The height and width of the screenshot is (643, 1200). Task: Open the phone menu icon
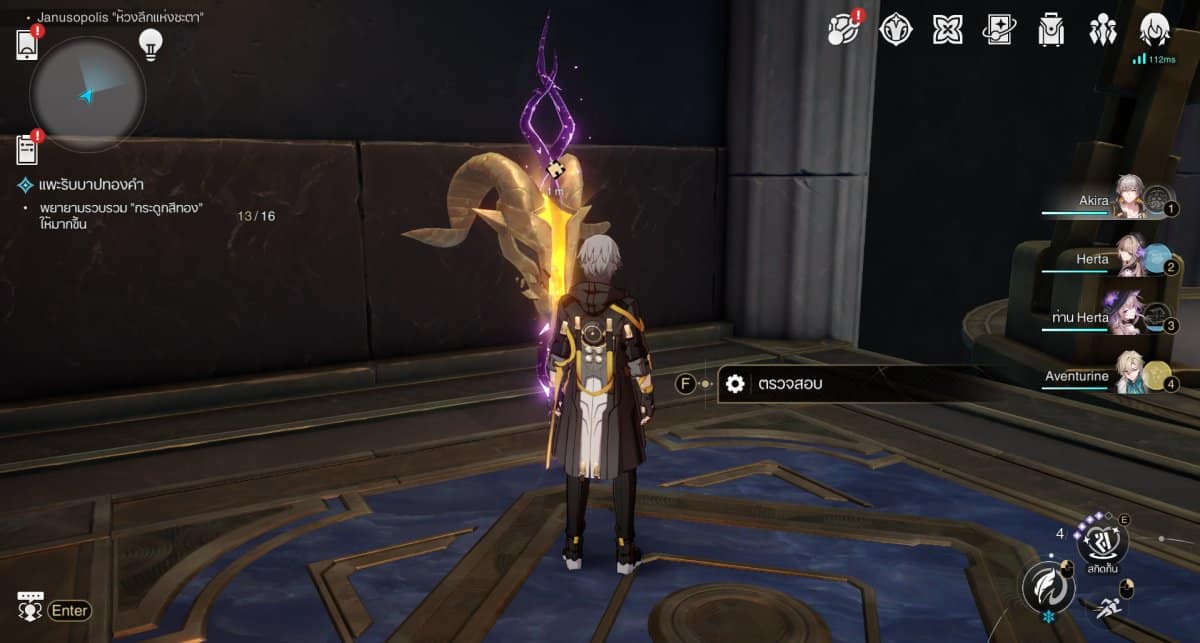click(x=27, y=45)
